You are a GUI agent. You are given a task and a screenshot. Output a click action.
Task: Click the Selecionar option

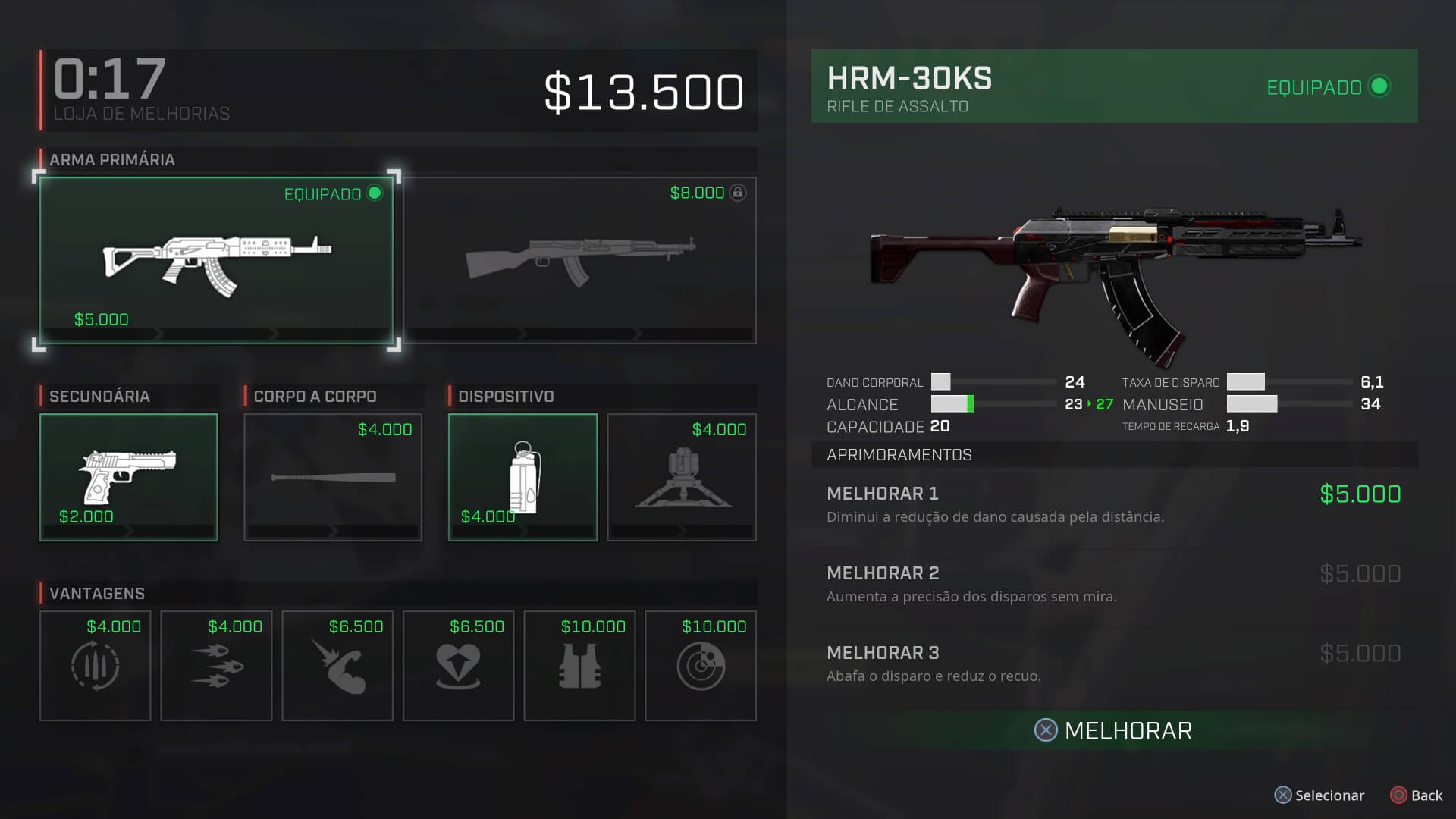tap(1319, 795)
